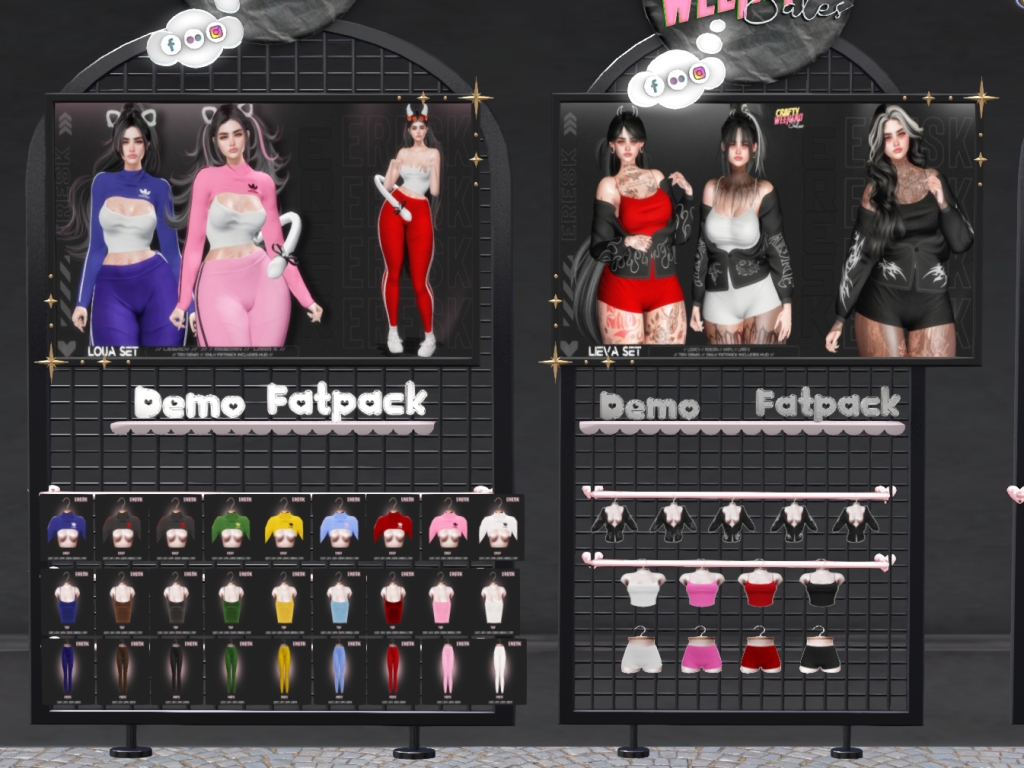Open the Loua Set Demo vendor
The image size is (1024, 768).
[188, 403]
